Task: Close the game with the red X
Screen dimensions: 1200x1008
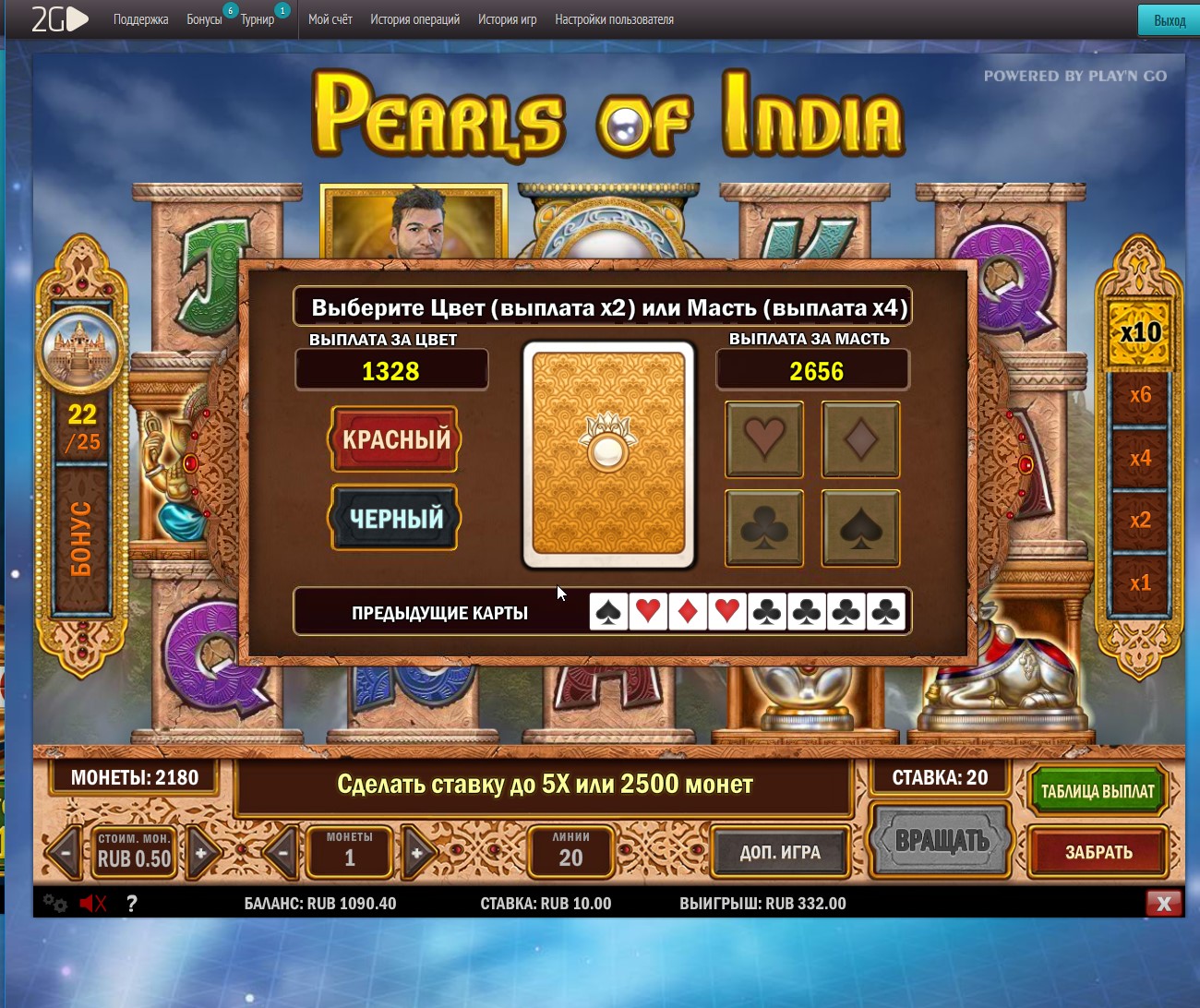Action: coord(1164,904)
